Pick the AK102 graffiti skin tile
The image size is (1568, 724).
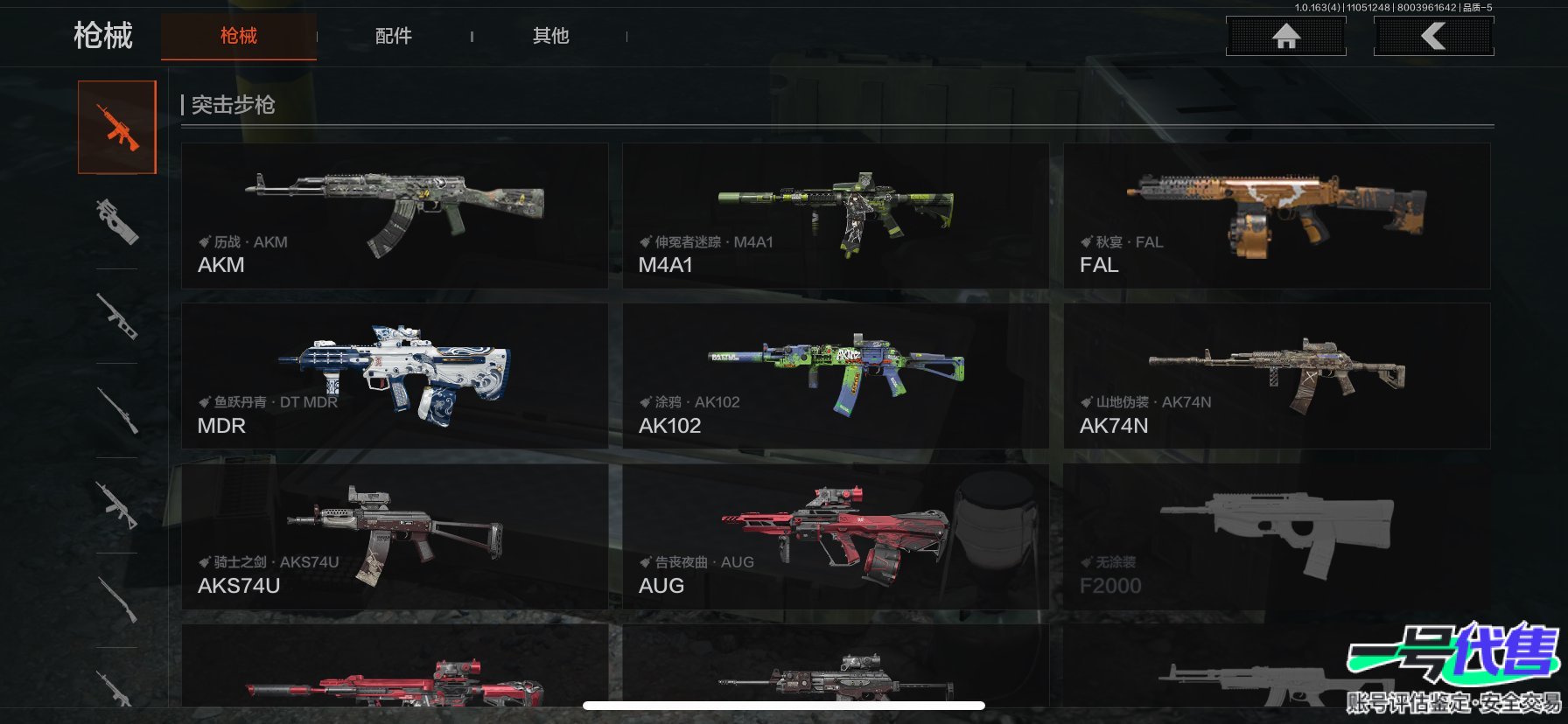835,376
